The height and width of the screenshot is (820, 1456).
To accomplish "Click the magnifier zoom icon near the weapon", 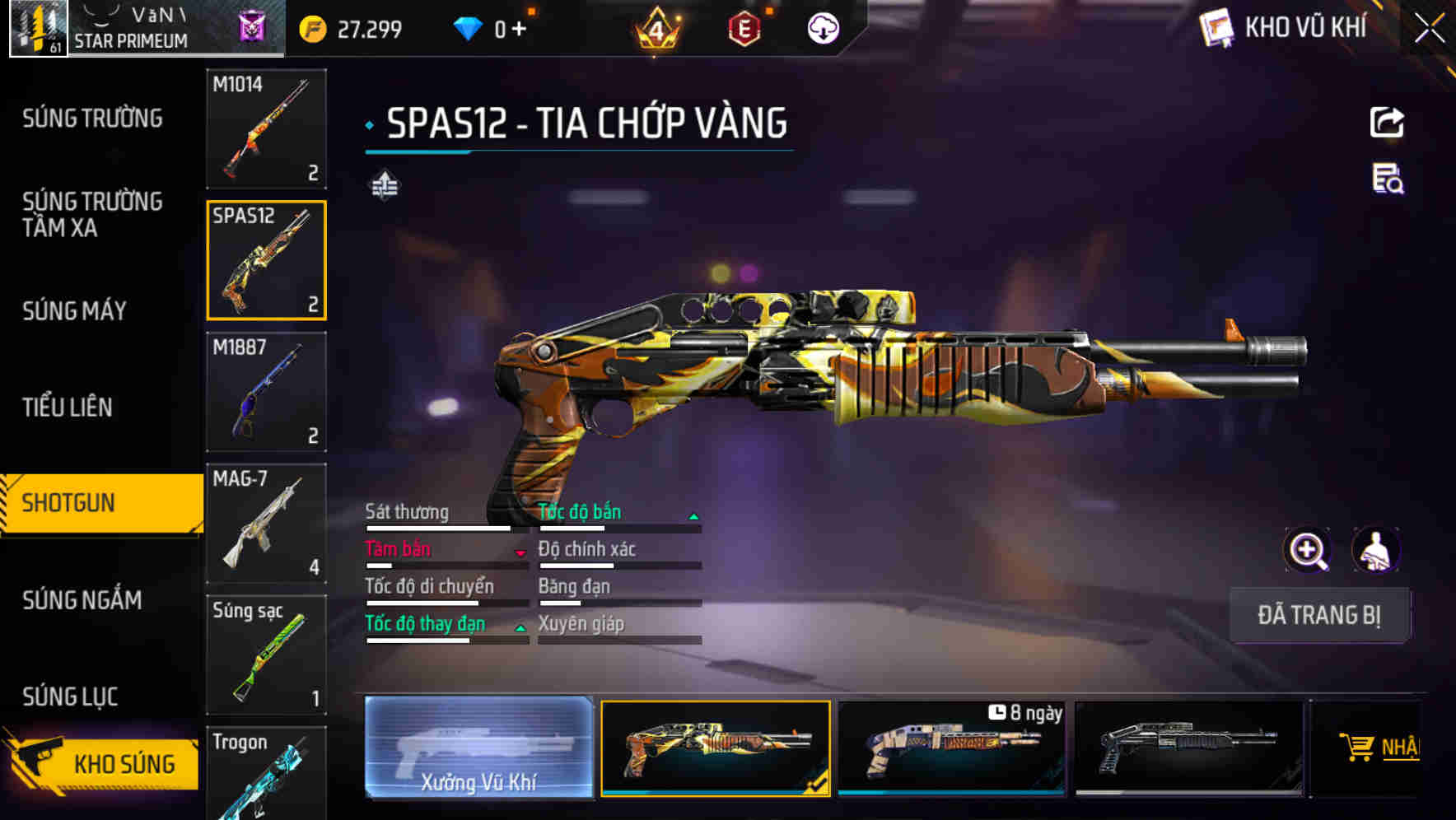I will 1307,550.
